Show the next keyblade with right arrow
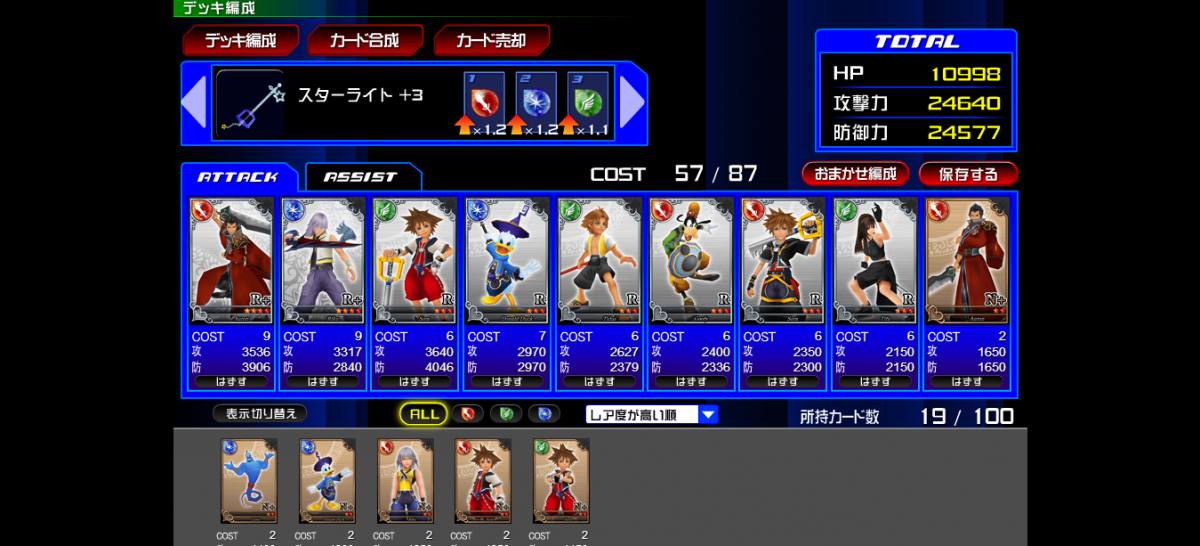Screen dimensions: 1200x546 click(632, 102)
